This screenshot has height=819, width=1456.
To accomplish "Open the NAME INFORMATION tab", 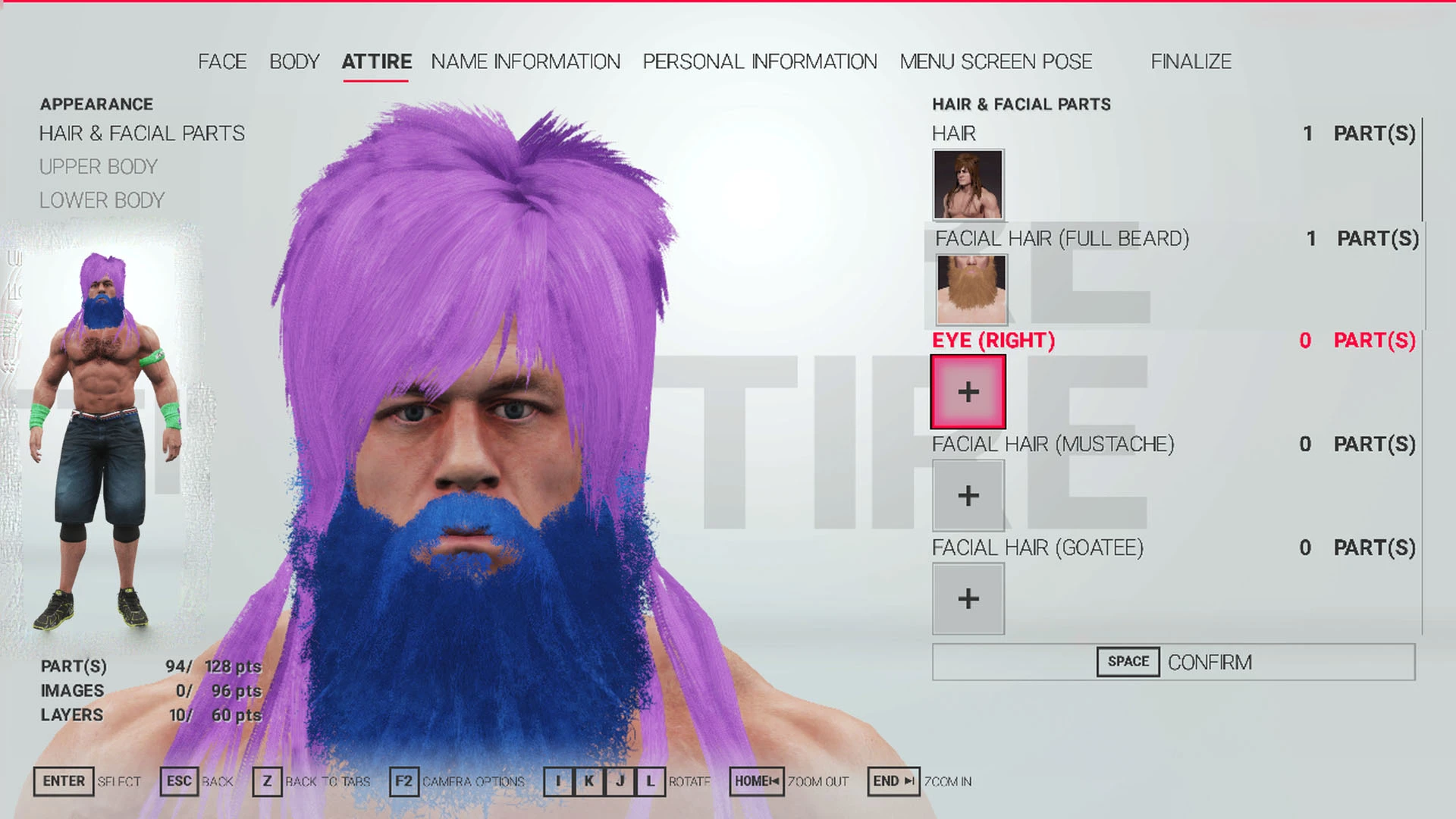I will (525, 61).
